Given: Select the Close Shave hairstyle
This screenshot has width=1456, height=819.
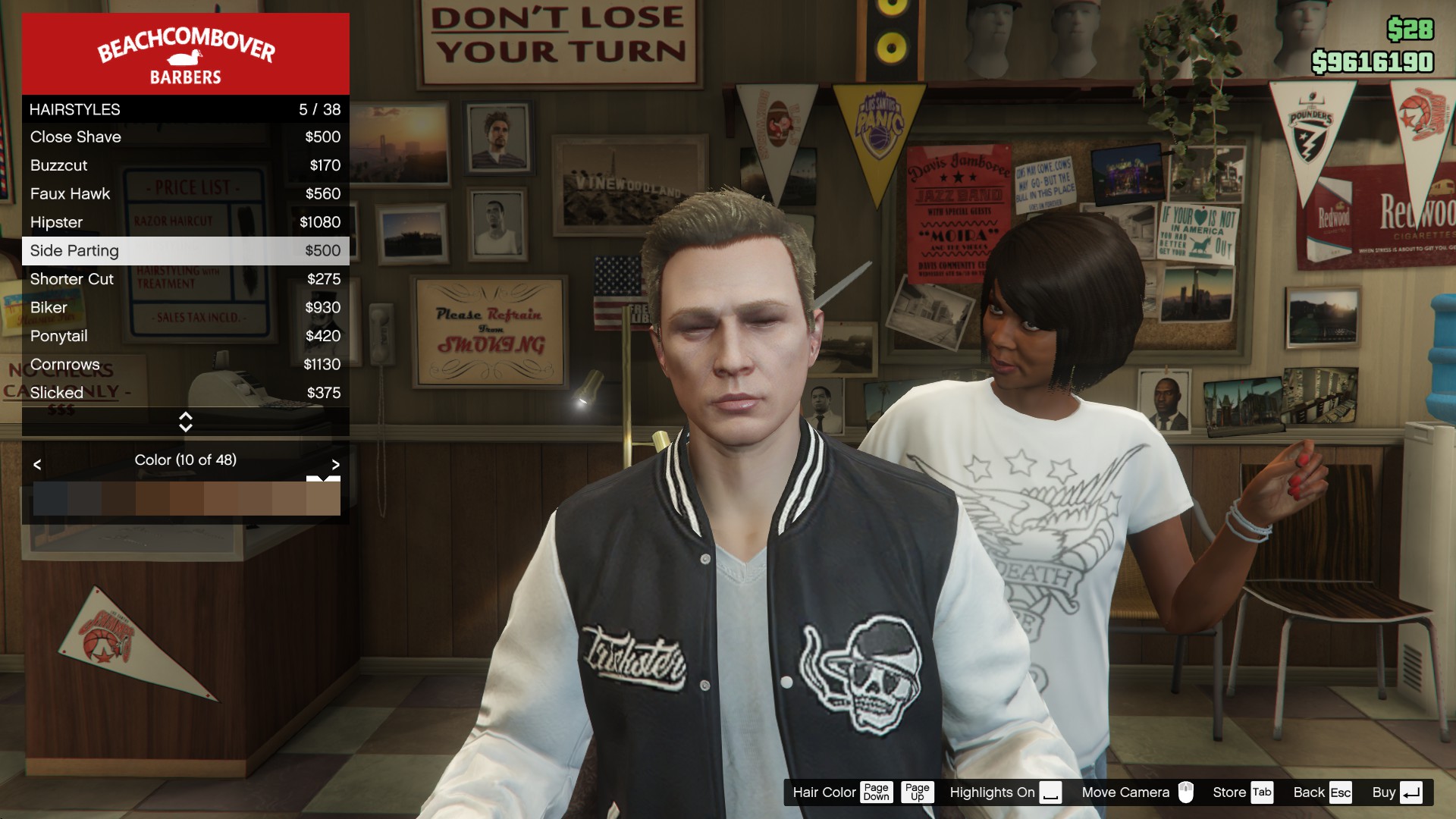Looking at the screenshot, I should (x=185, y=137).
